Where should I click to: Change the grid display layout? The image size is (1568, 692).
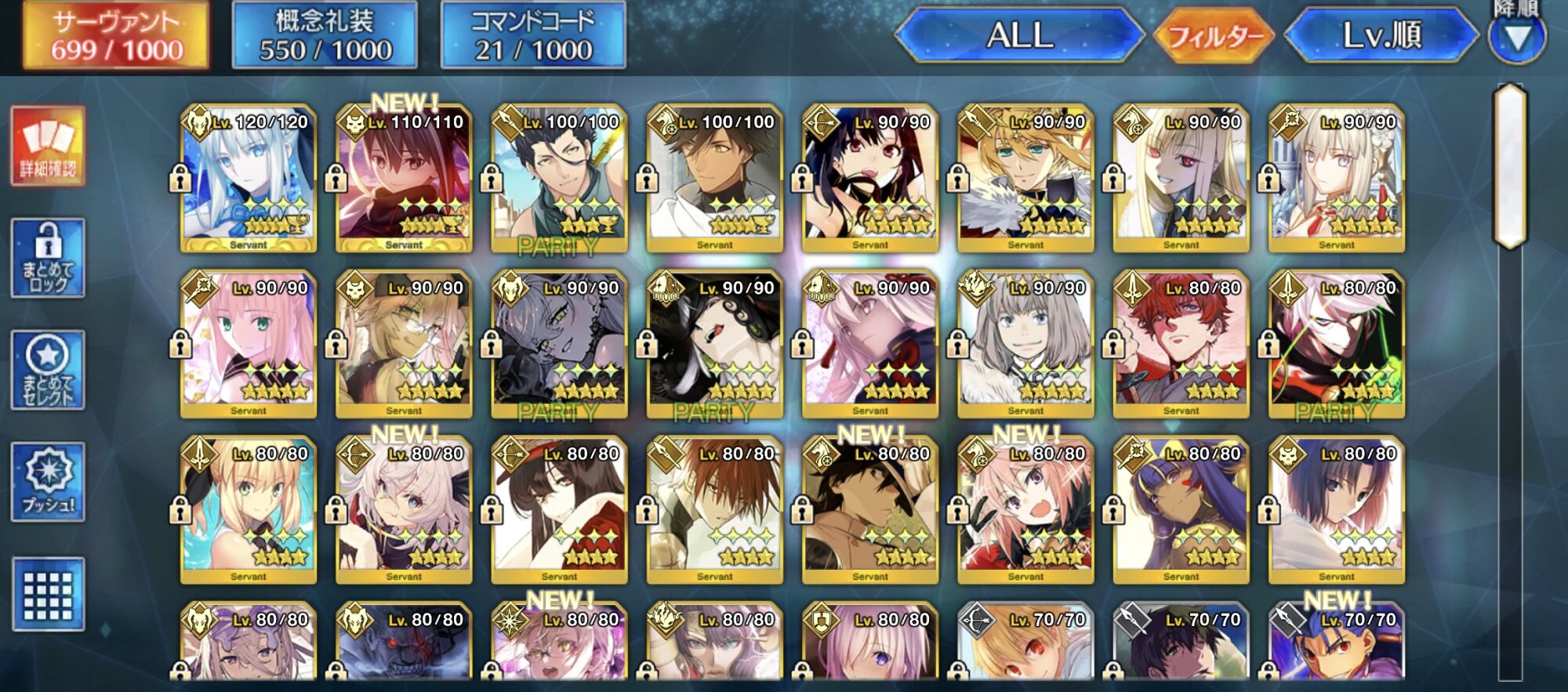tap(48, 593)
